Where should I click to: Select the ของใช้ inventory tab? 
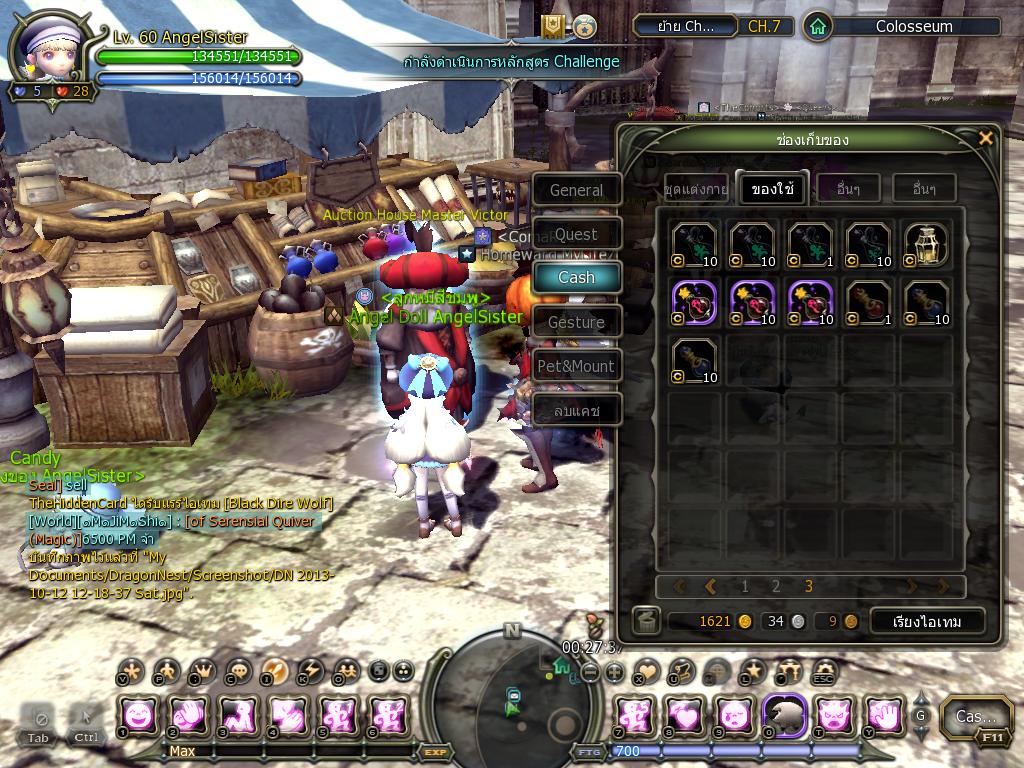pos(772,188)
